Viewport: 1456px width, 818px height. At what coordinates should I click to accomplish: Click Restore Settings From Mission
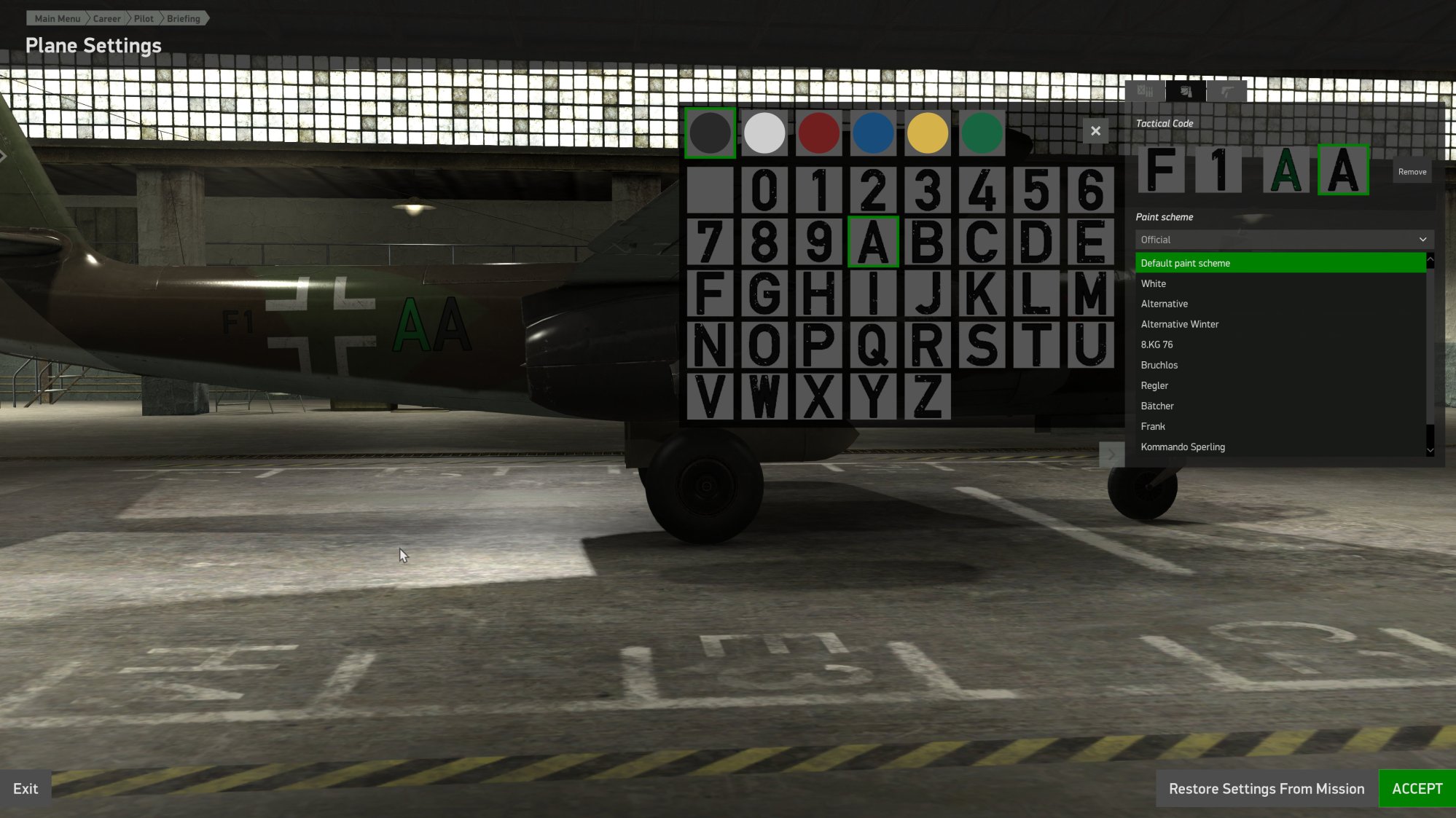point(1267,788)
